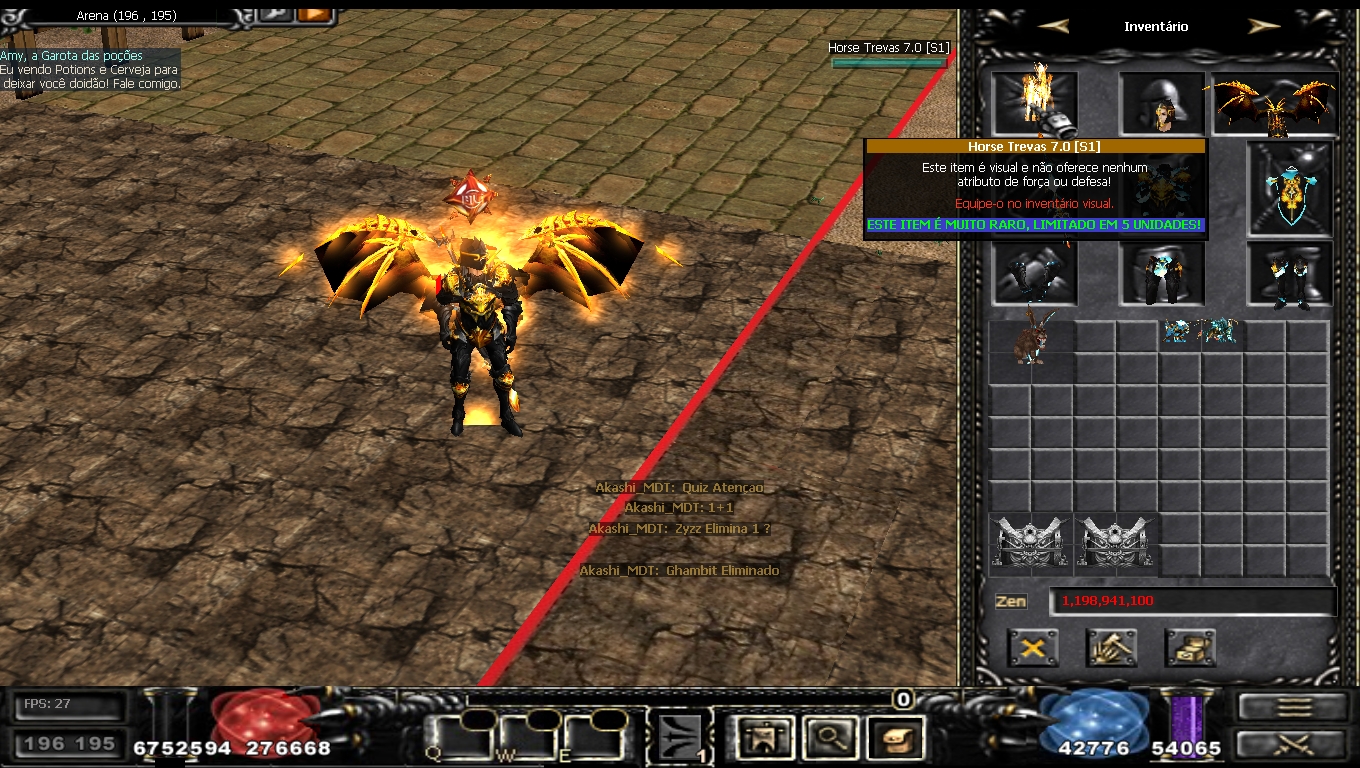This screenshot has height=768, width=1360.
Task: Select the flaming gauntlet weapon slot
Action: pyautogui.click(x=1035, y=102)
